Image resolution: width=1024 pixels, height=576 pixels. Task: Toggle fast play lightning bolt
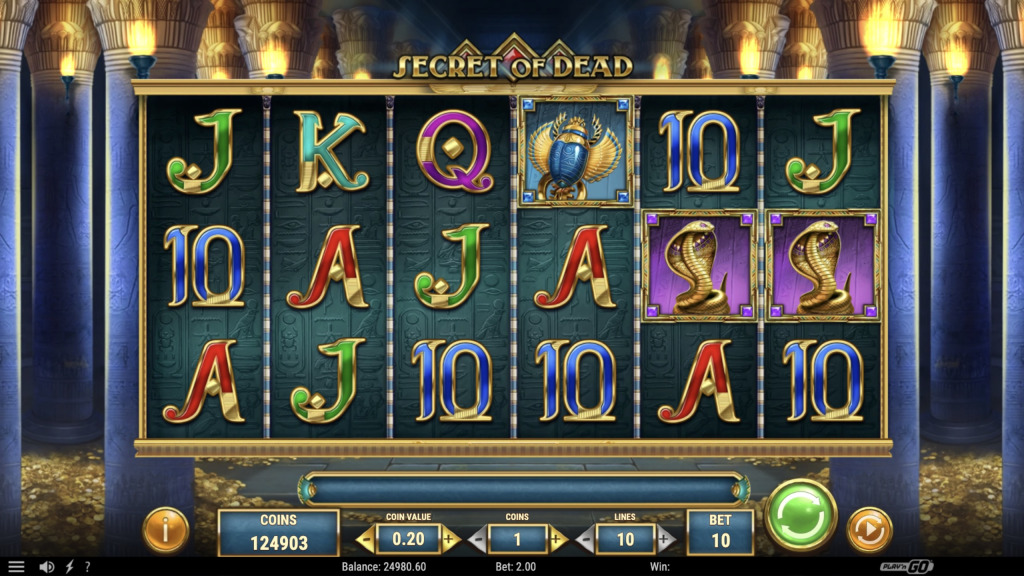[69, 567]
